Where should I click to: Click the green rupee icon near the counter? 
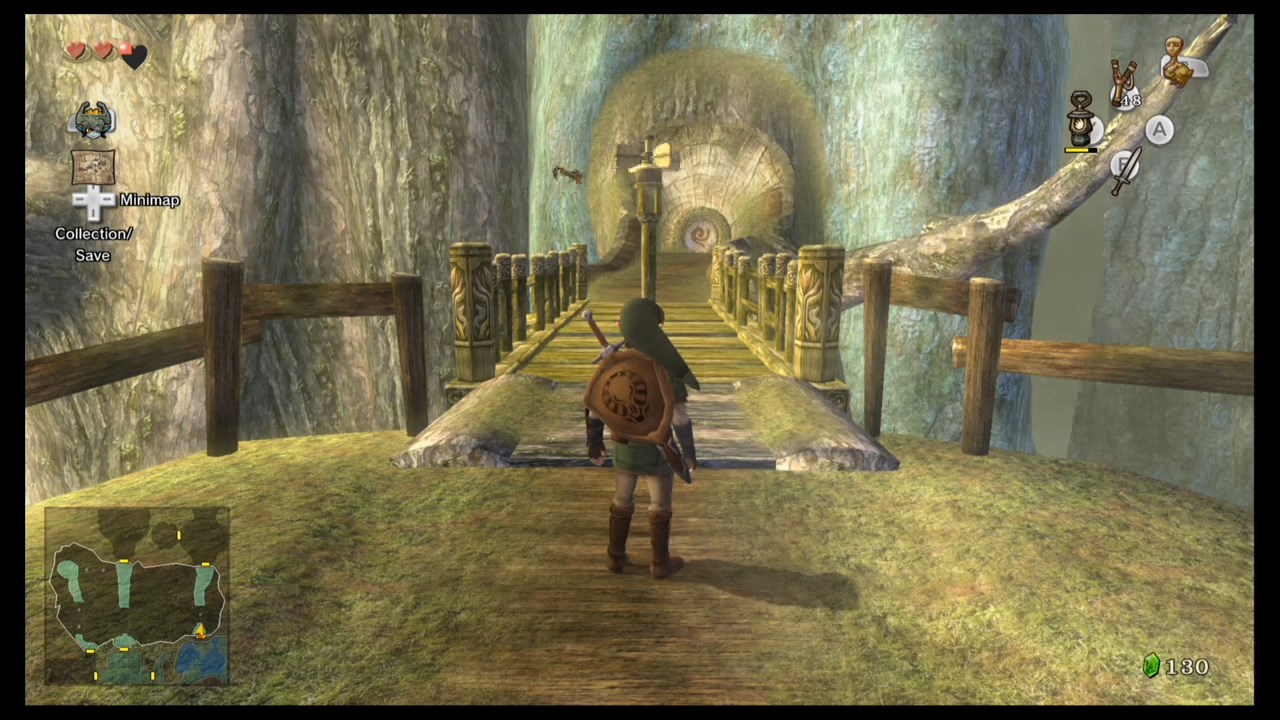(x=1151, y=666)
